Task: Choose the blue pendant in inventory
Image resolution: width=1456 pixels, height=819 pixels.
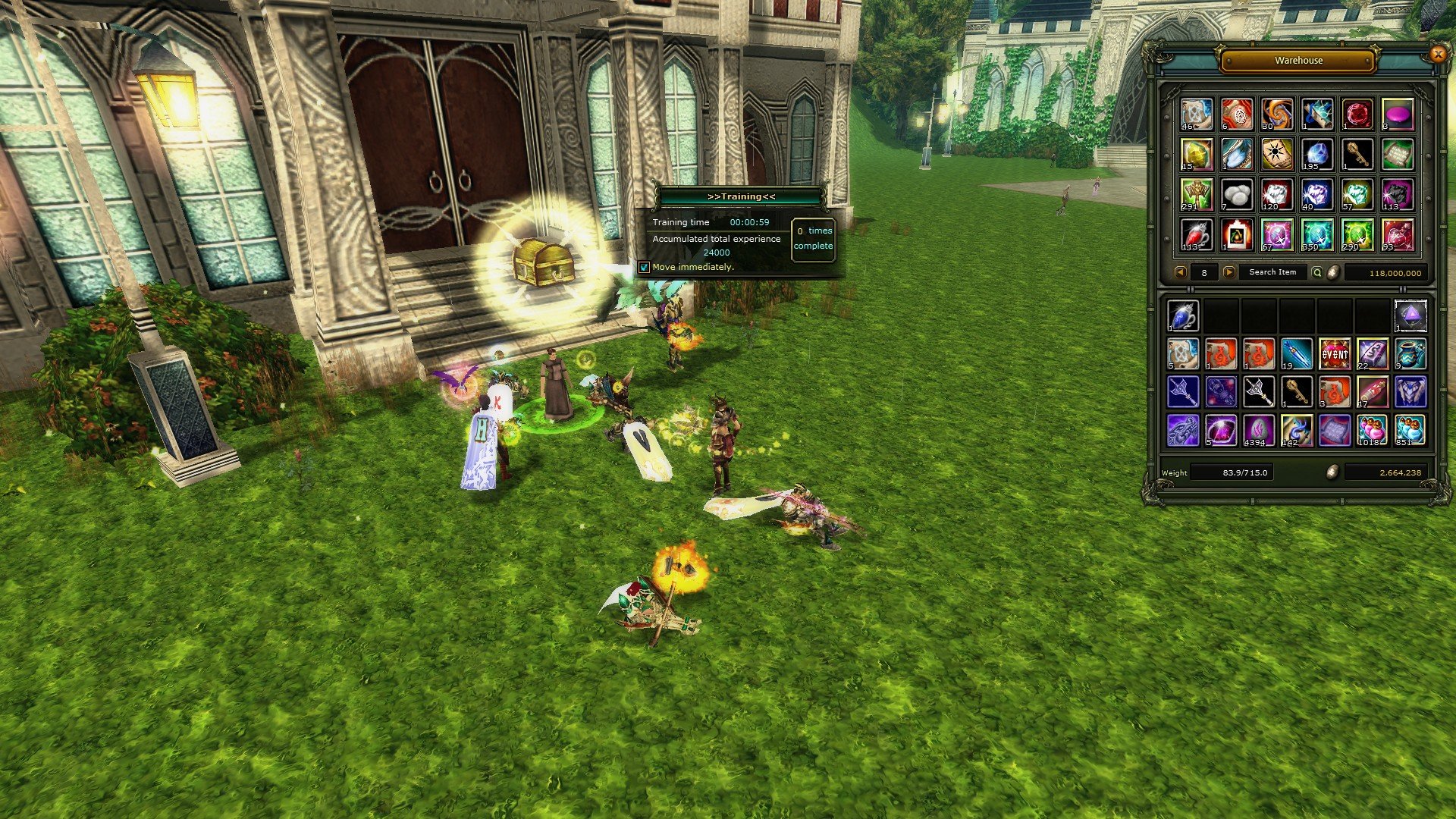Action: [x=1183, y=315]
